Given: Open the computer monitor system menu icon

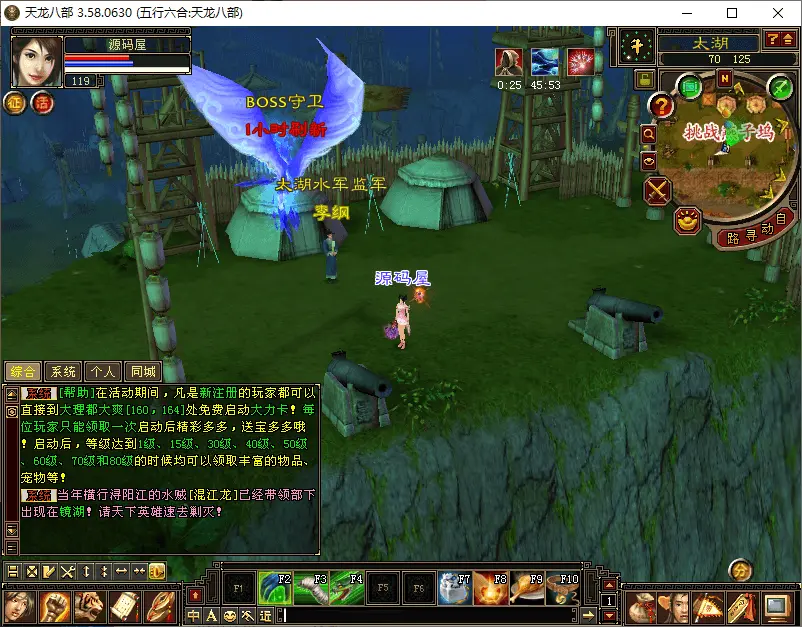Looking at the screenshot, I should tap(775, 606).
